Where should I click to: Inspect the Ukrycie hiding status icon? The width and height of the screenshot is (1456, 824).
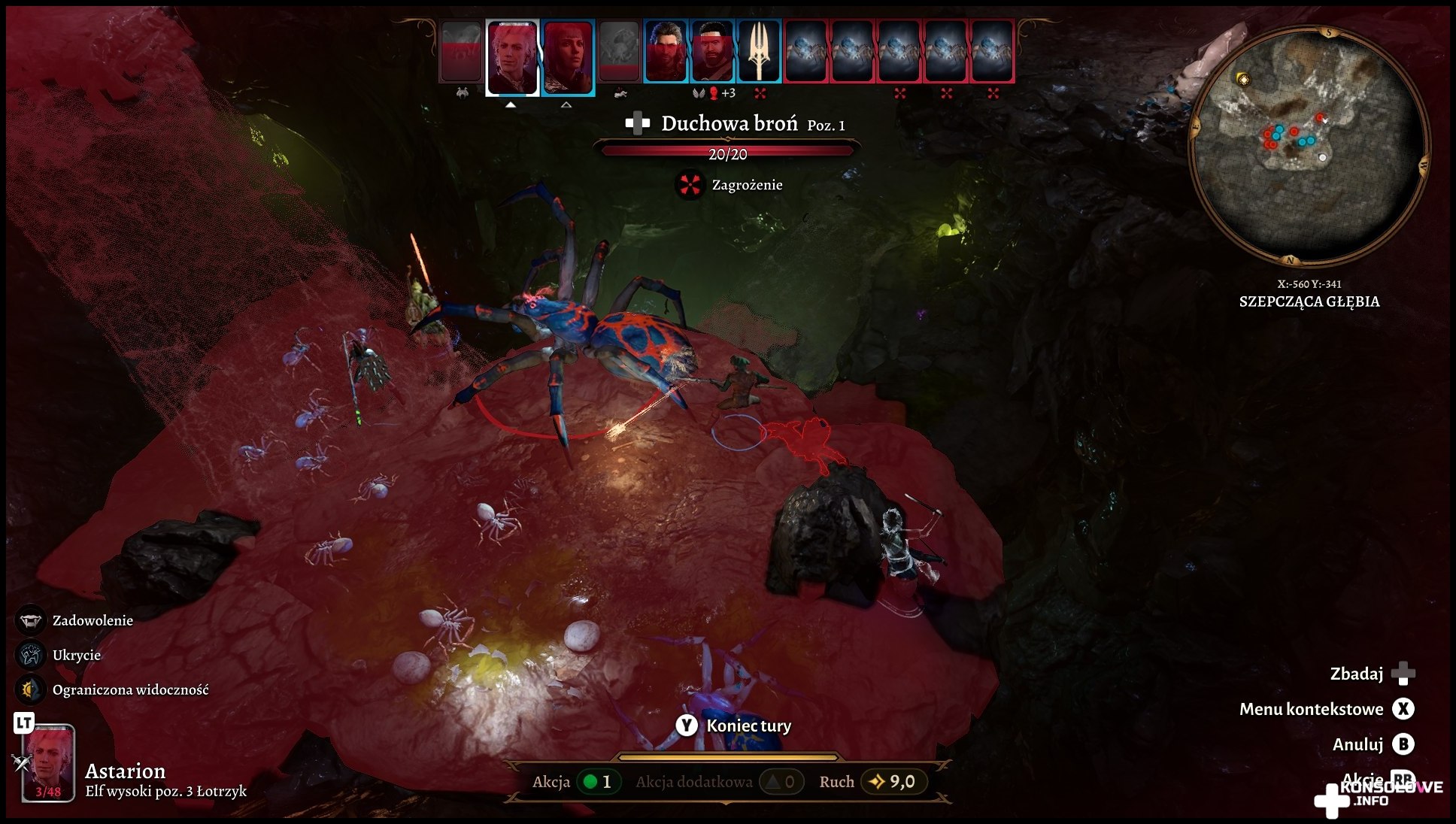30,655
